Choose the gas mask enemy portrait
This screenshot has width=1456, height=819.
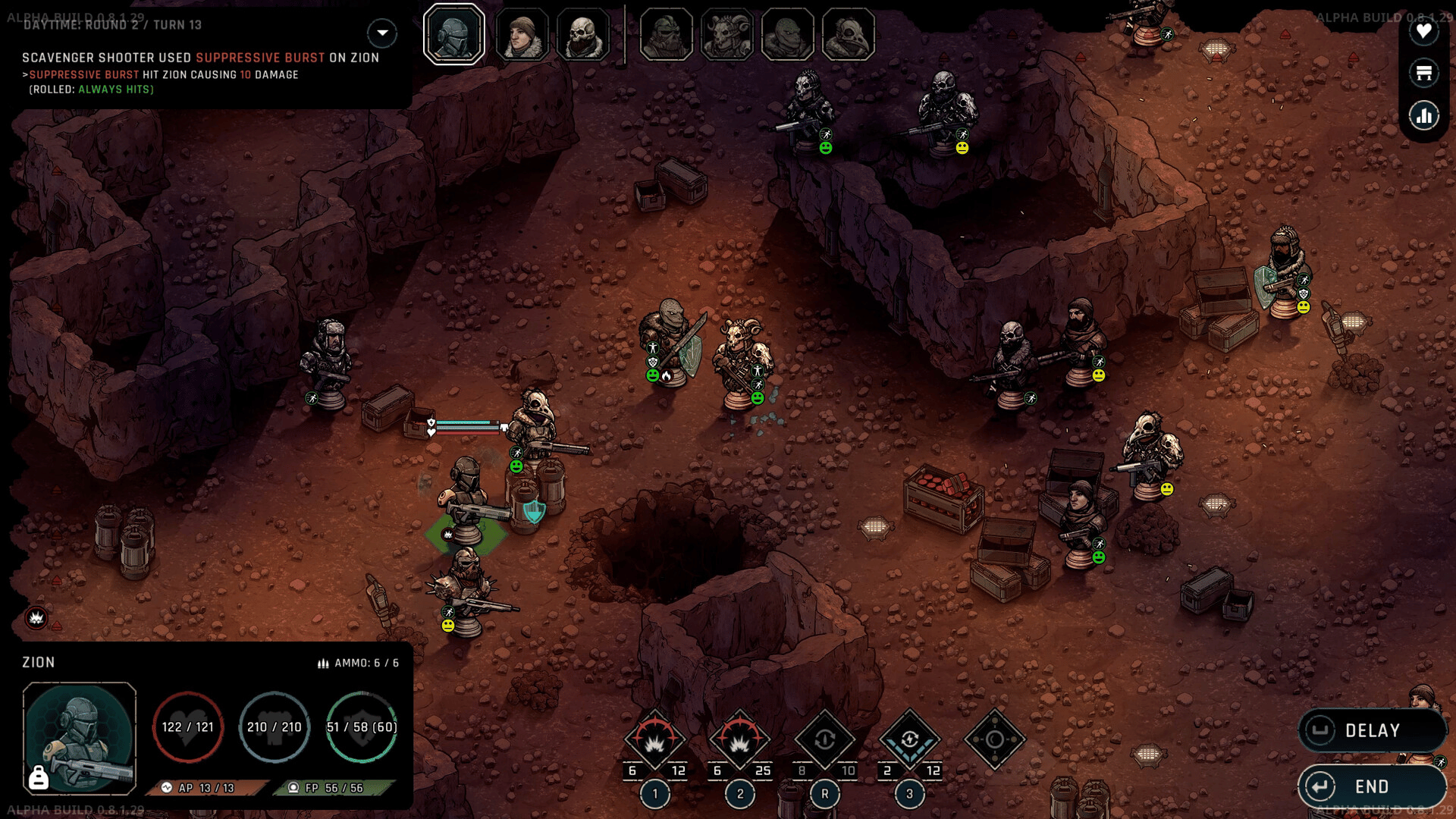tap(666, 35)
